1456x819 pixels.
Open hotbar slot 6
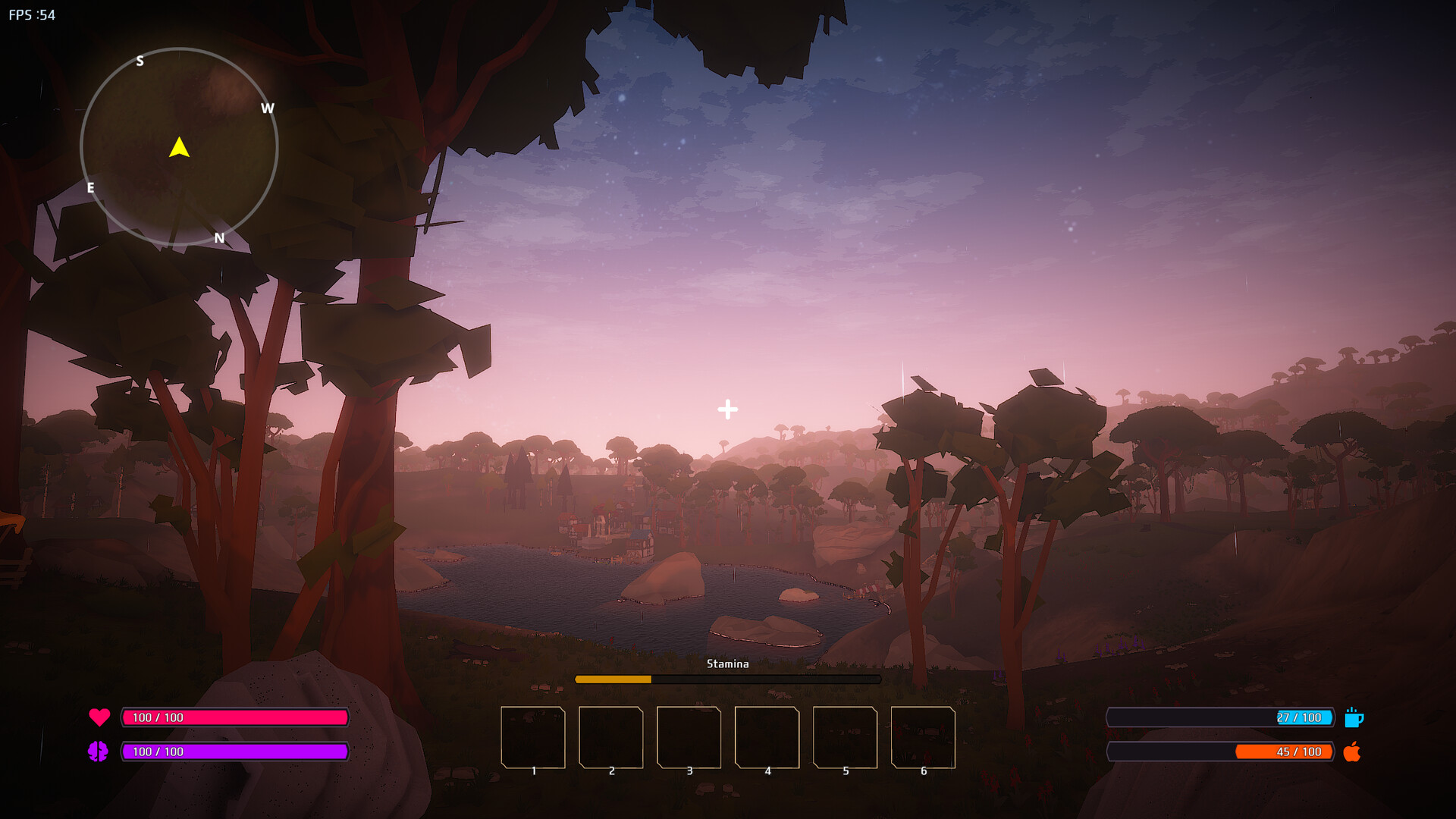[922, 737]
